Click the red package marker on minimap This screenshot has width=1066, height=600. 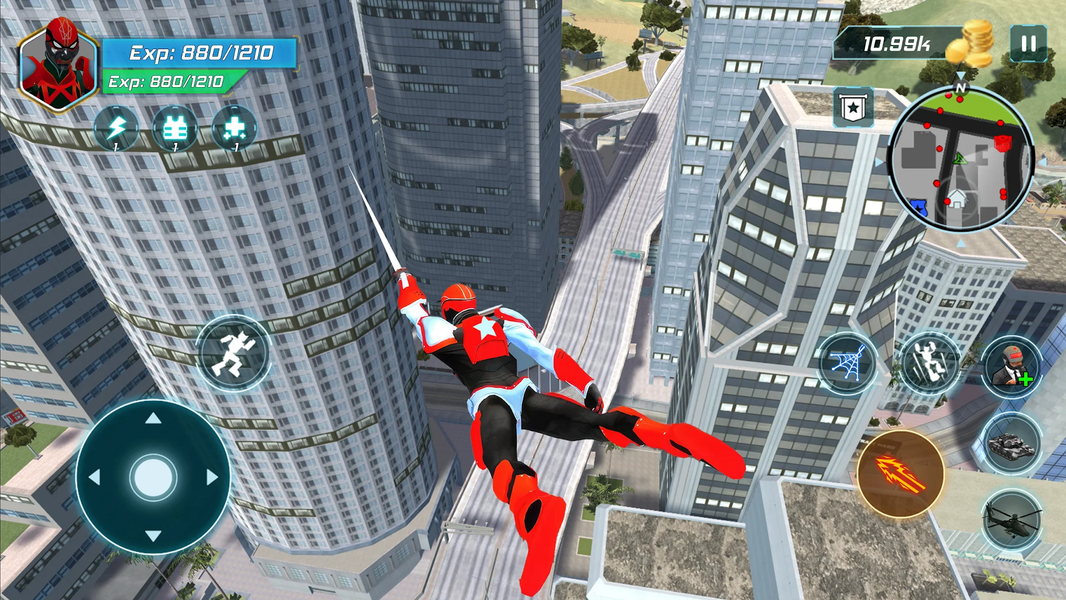(1003, 144)
